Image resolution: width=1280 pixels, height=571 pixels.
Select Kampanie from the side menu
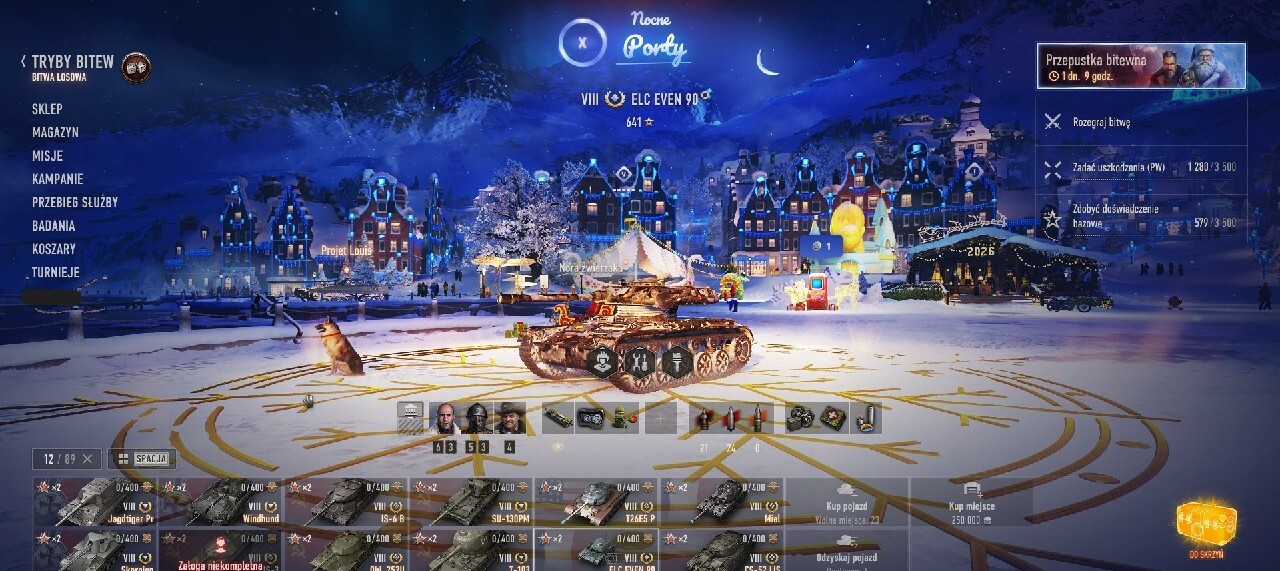point(57,179)
